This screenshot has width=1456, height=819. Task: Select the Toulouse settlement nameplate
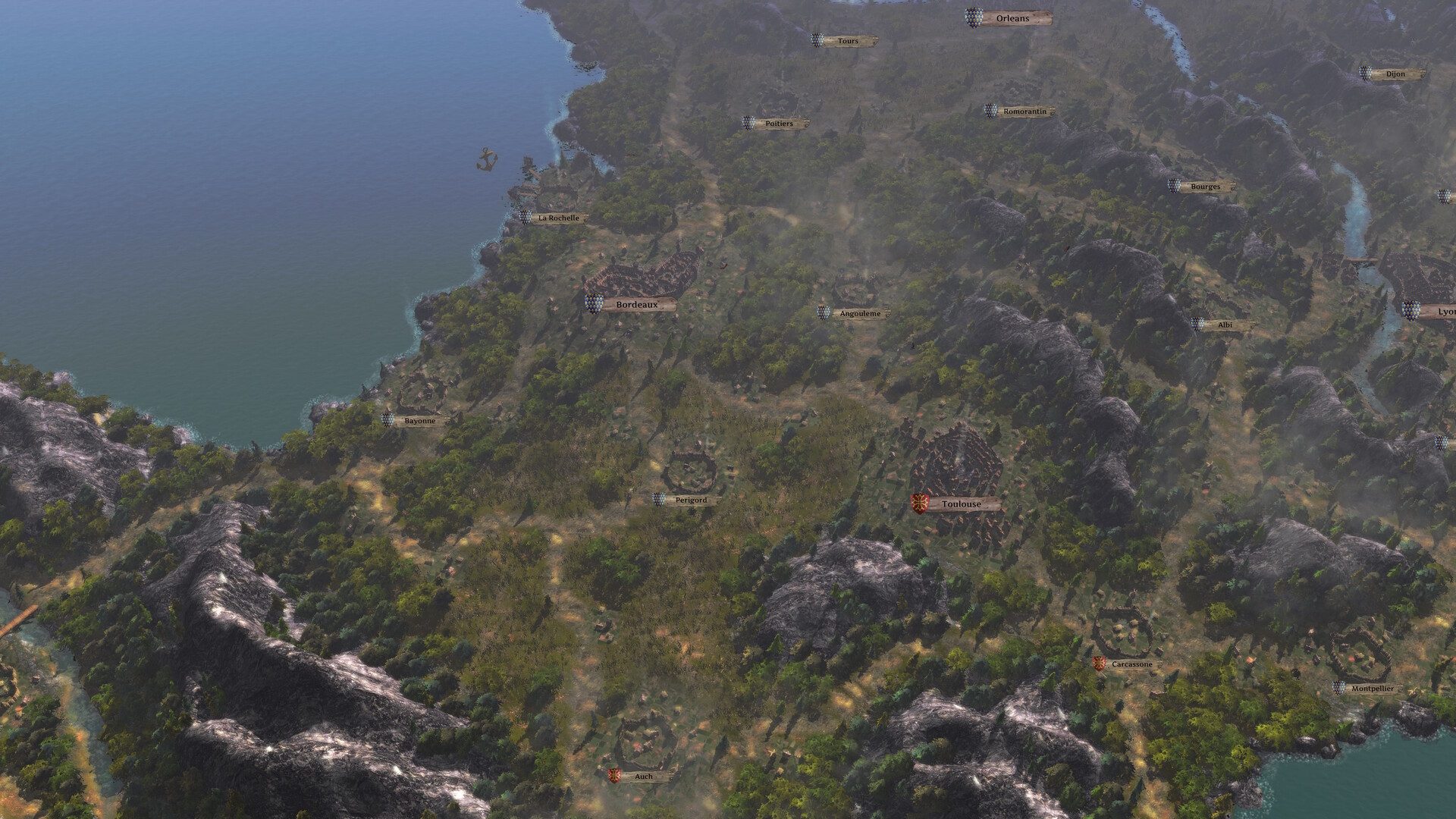click(x=961, y=503)
